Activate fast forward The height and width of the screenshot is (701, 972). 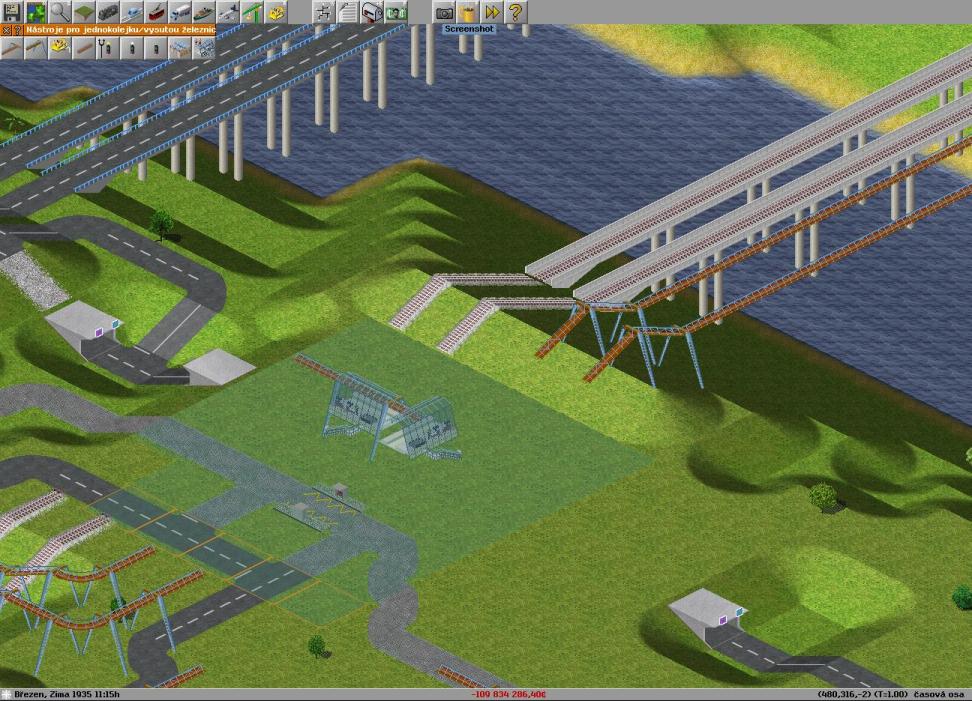[492, 12]
